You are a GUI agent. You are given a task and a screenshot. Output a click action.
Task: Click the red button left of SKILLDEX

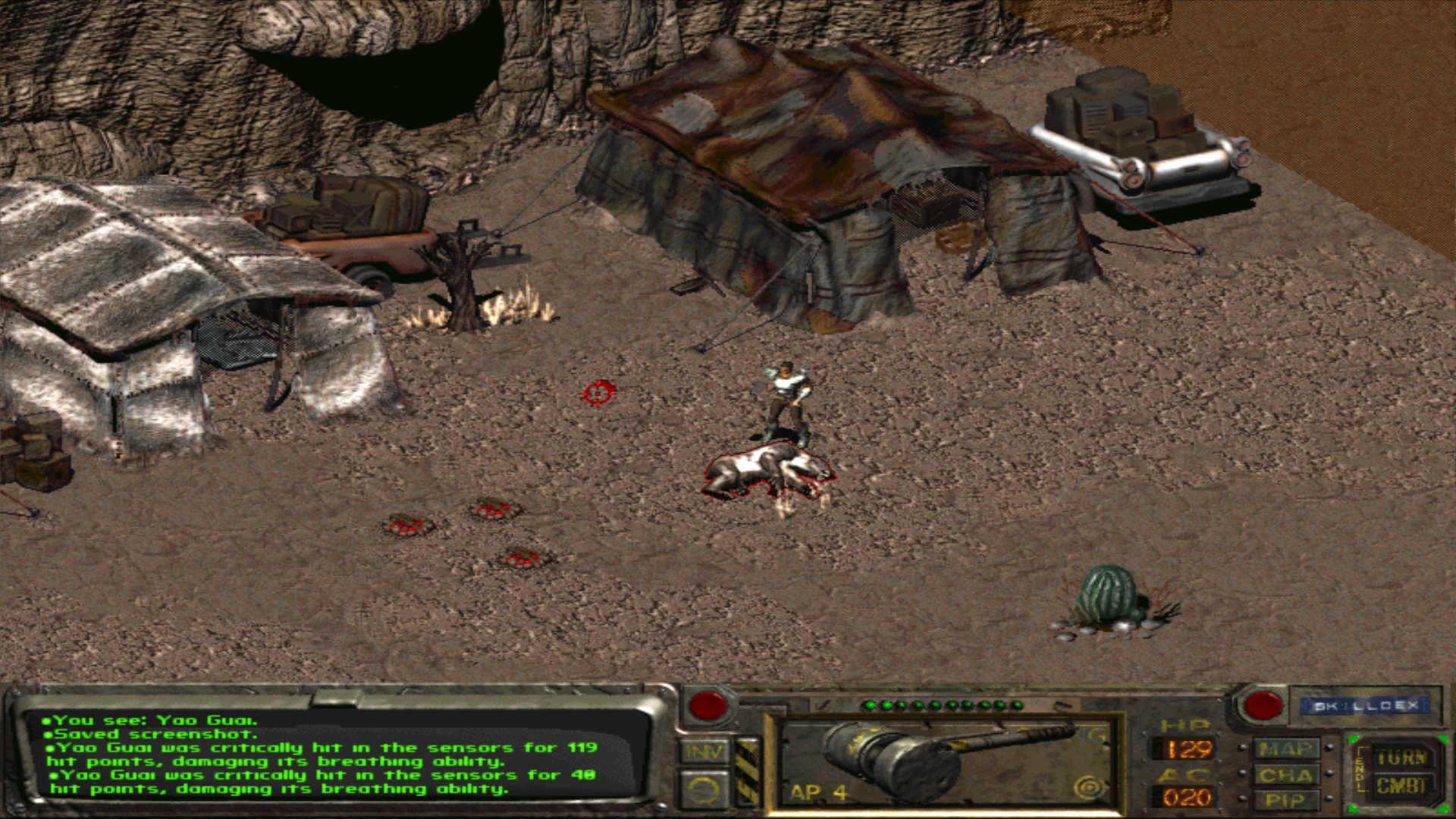(x=1263, y=706)
